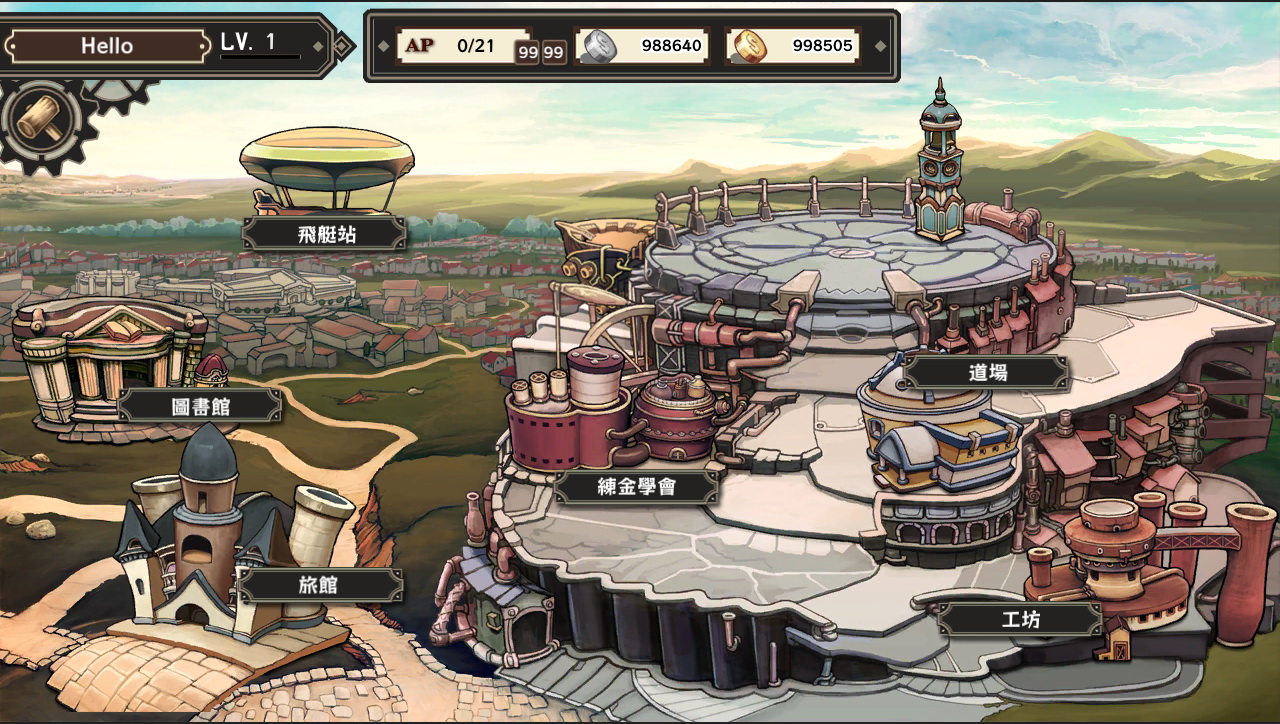1280x724 pixels.
Task: Go to the 道場 dojo
Action: pyautogui.click(x=987, y=373)
